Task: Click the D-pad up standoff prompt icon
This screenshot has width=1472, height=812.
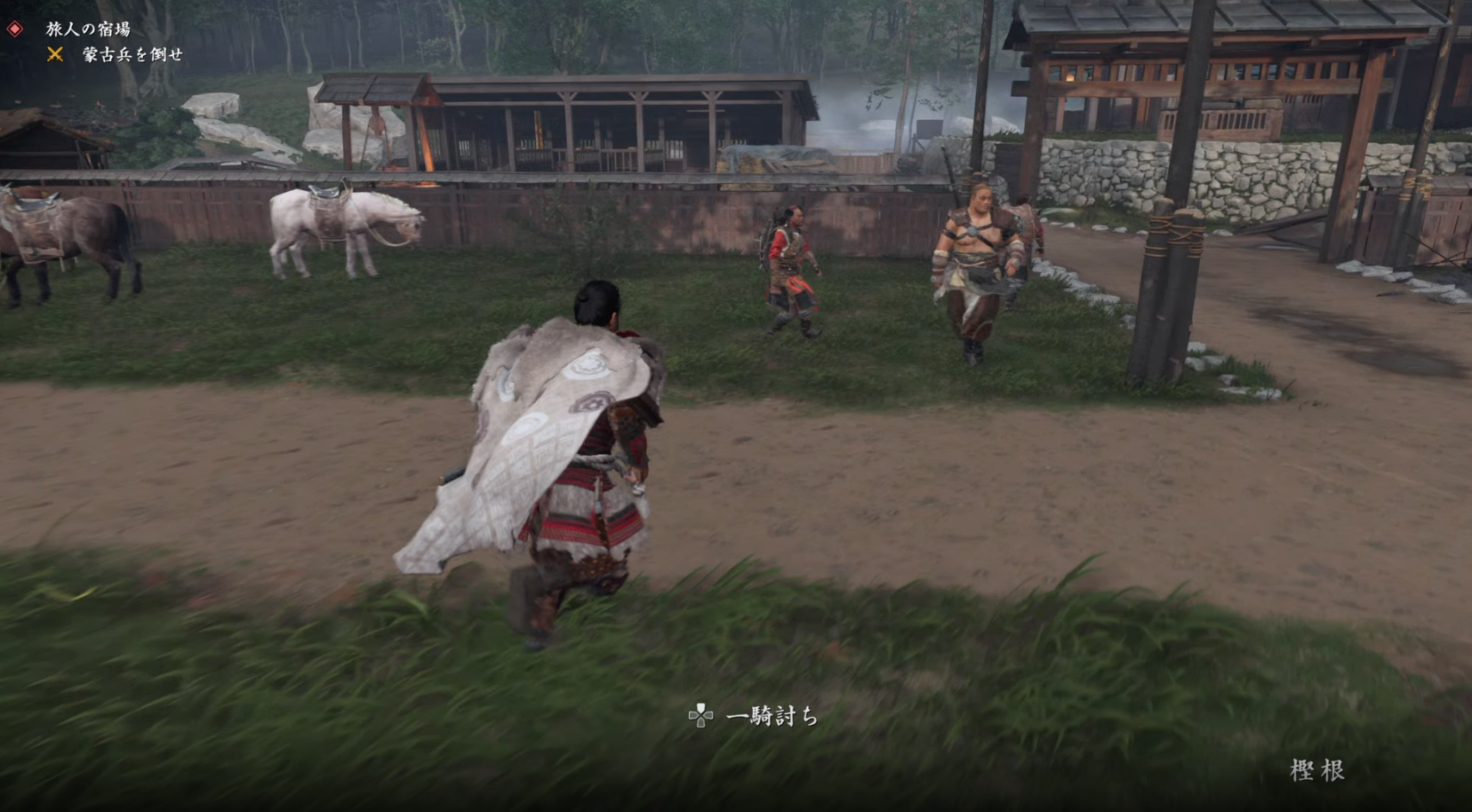Action: click(x=702, y=714)
